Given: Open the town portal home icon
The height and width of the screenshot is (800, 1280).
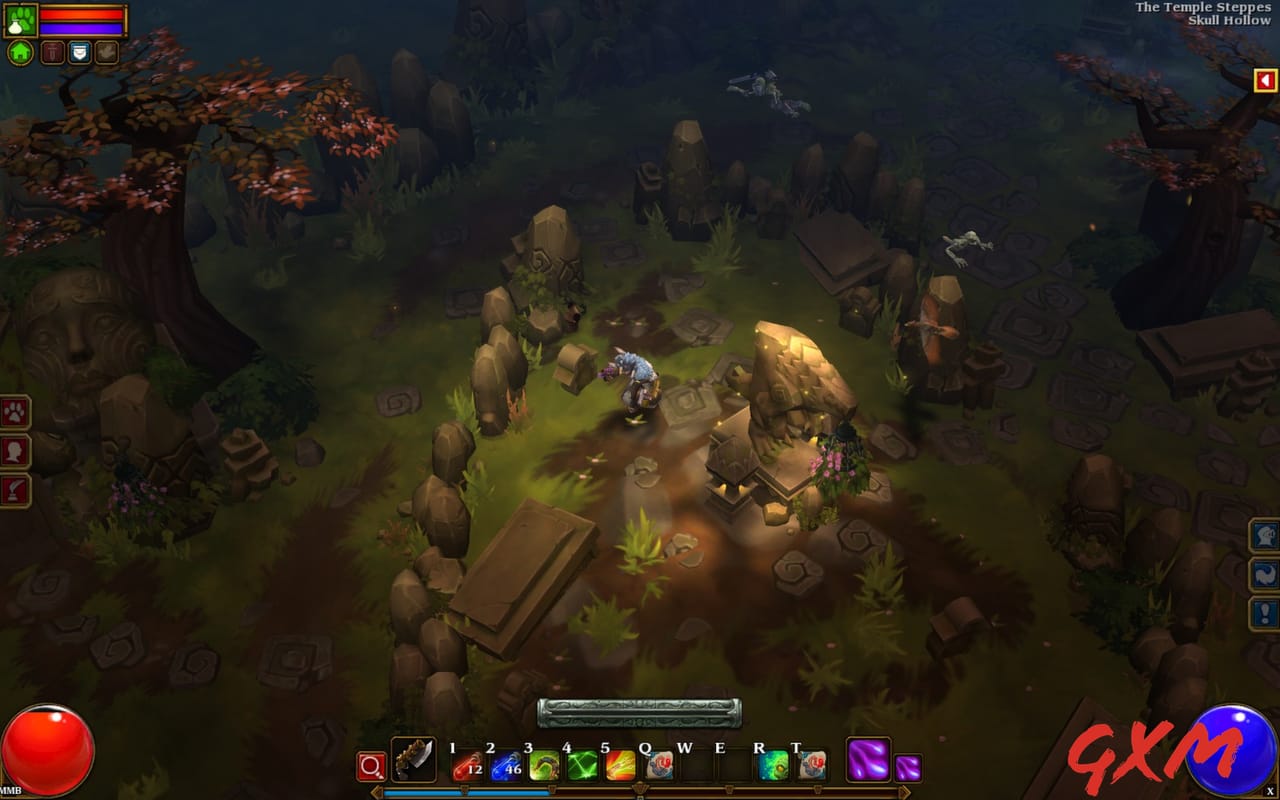Looking at the screenshot, I should [20, 53].
